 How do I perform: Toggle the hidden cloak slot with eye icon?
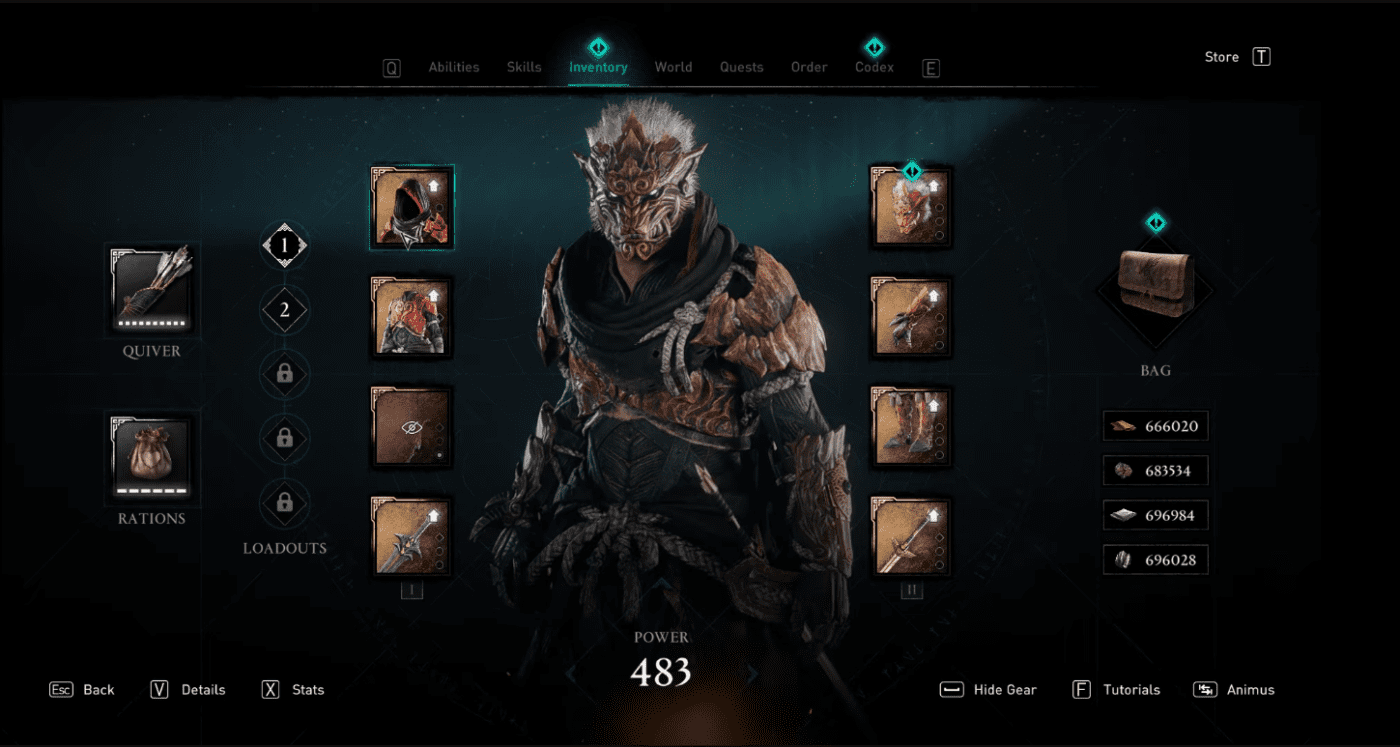click(412, 427)
